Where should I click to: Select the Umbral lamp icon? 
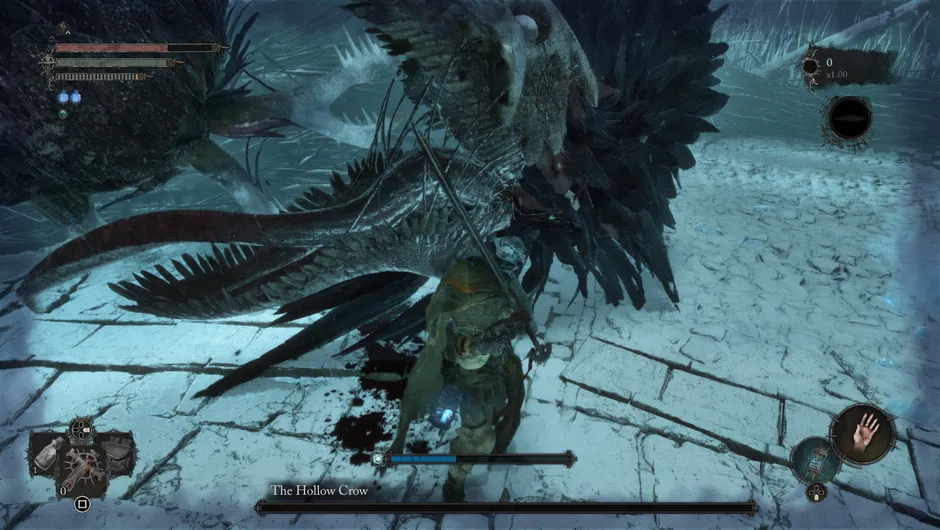point(817,460)
